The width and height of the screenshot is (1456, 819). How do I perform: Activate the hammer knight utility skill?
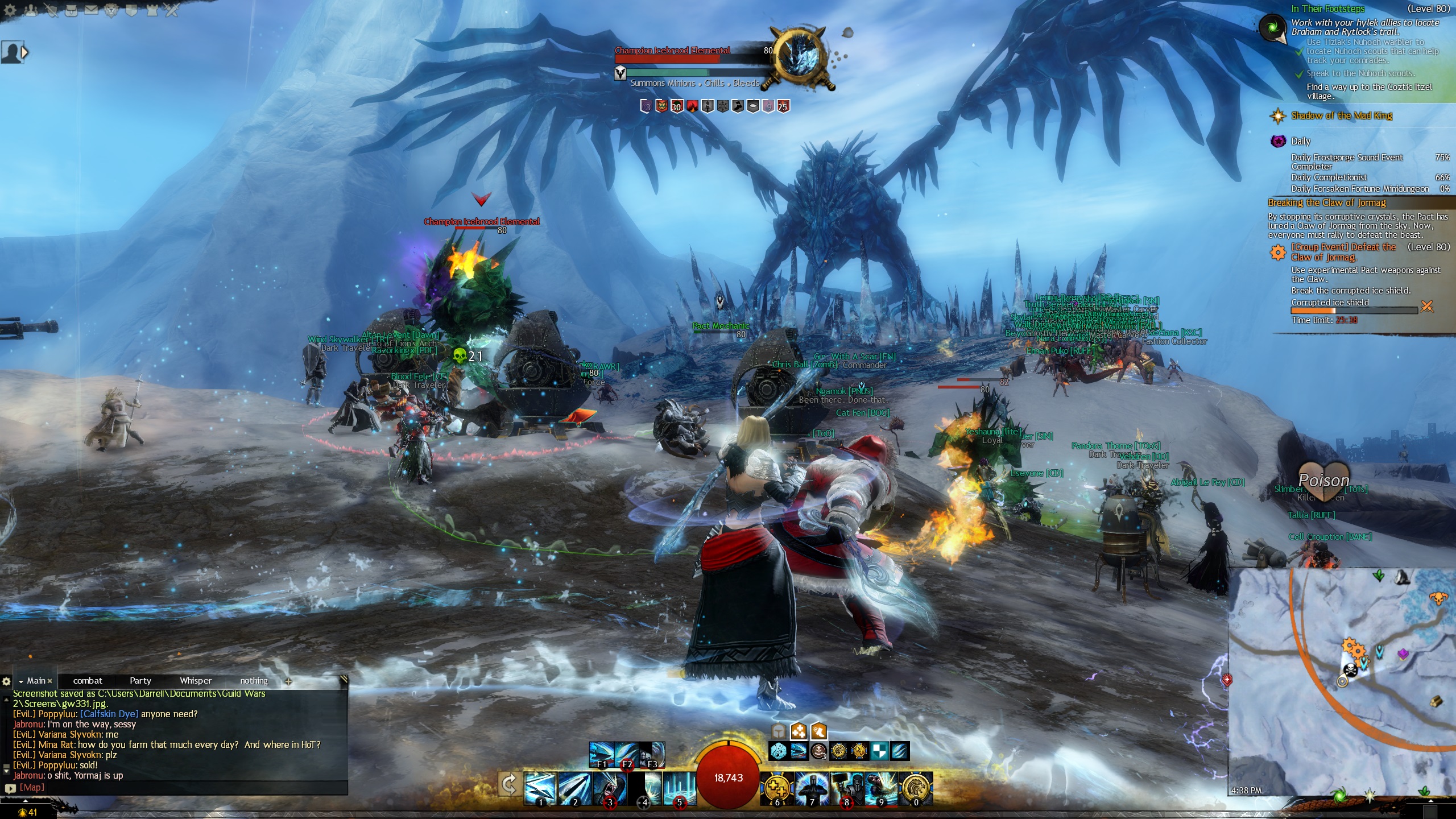tap(847, 788)
